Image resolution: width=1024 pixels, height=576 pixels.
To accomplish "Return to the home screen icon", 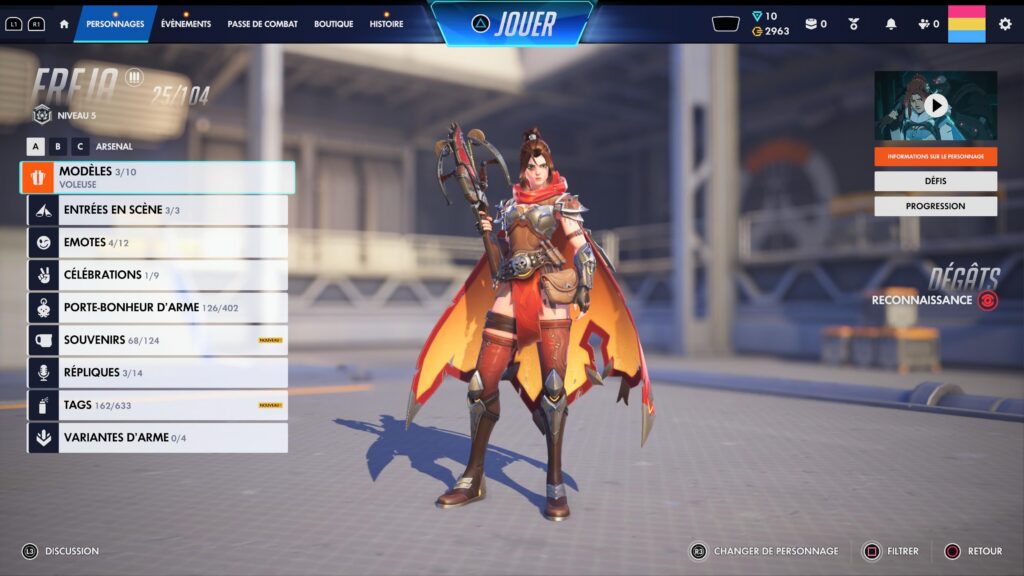I will coord(64,24).
